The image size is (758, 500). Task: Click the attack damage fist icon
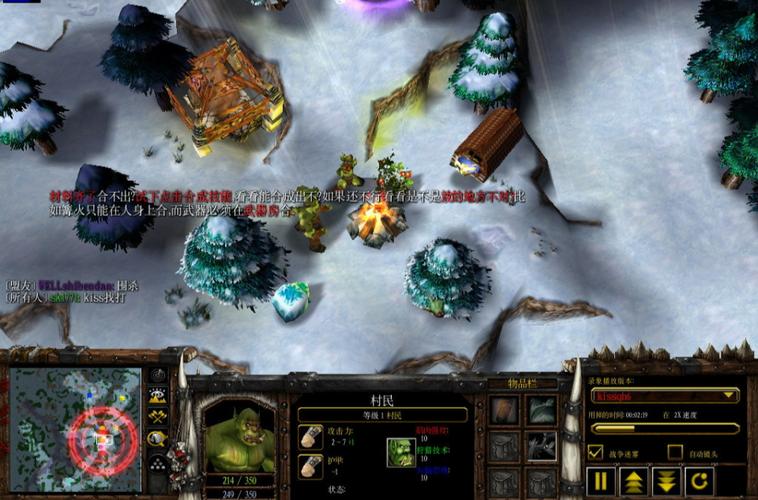click(310, 437)
